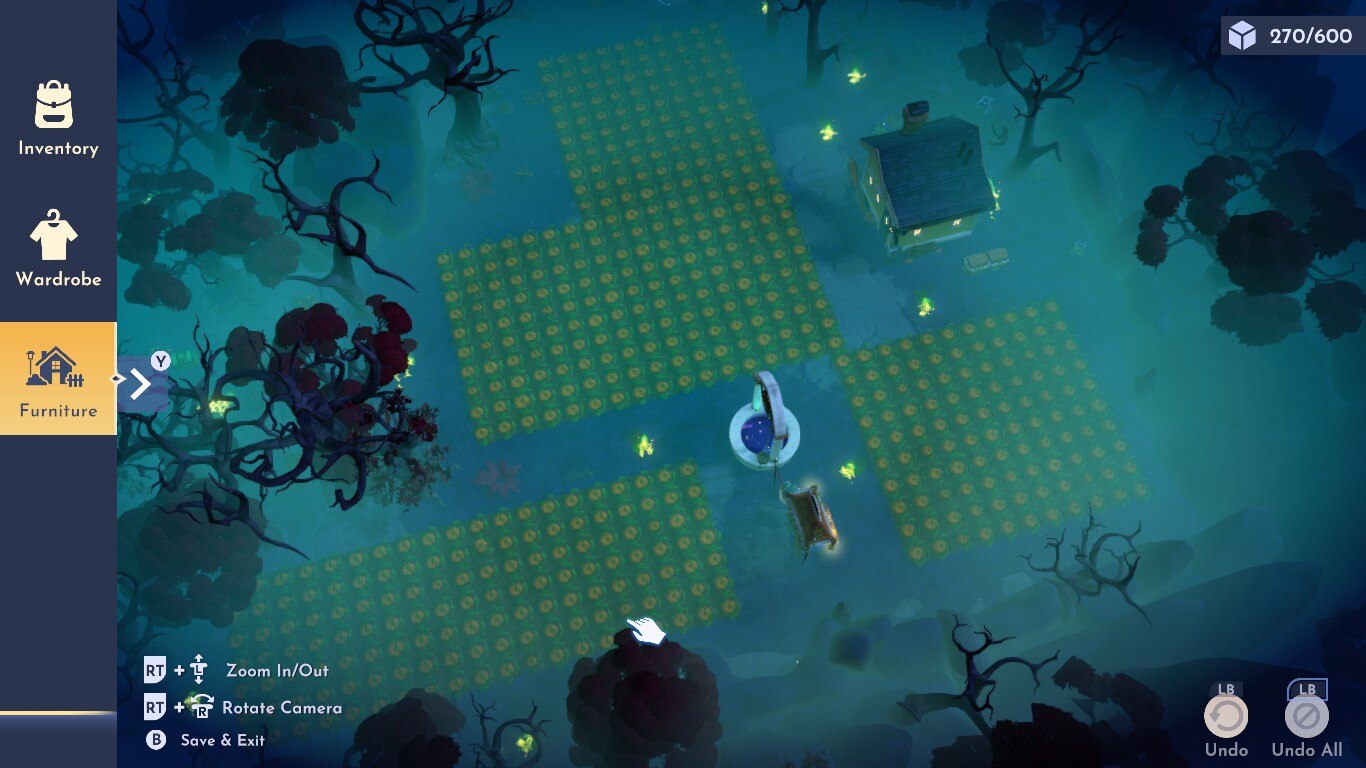The height and width of the screenshot is (768, 1366).
Task: Click the Undo All button
Action: (1306, 717)
